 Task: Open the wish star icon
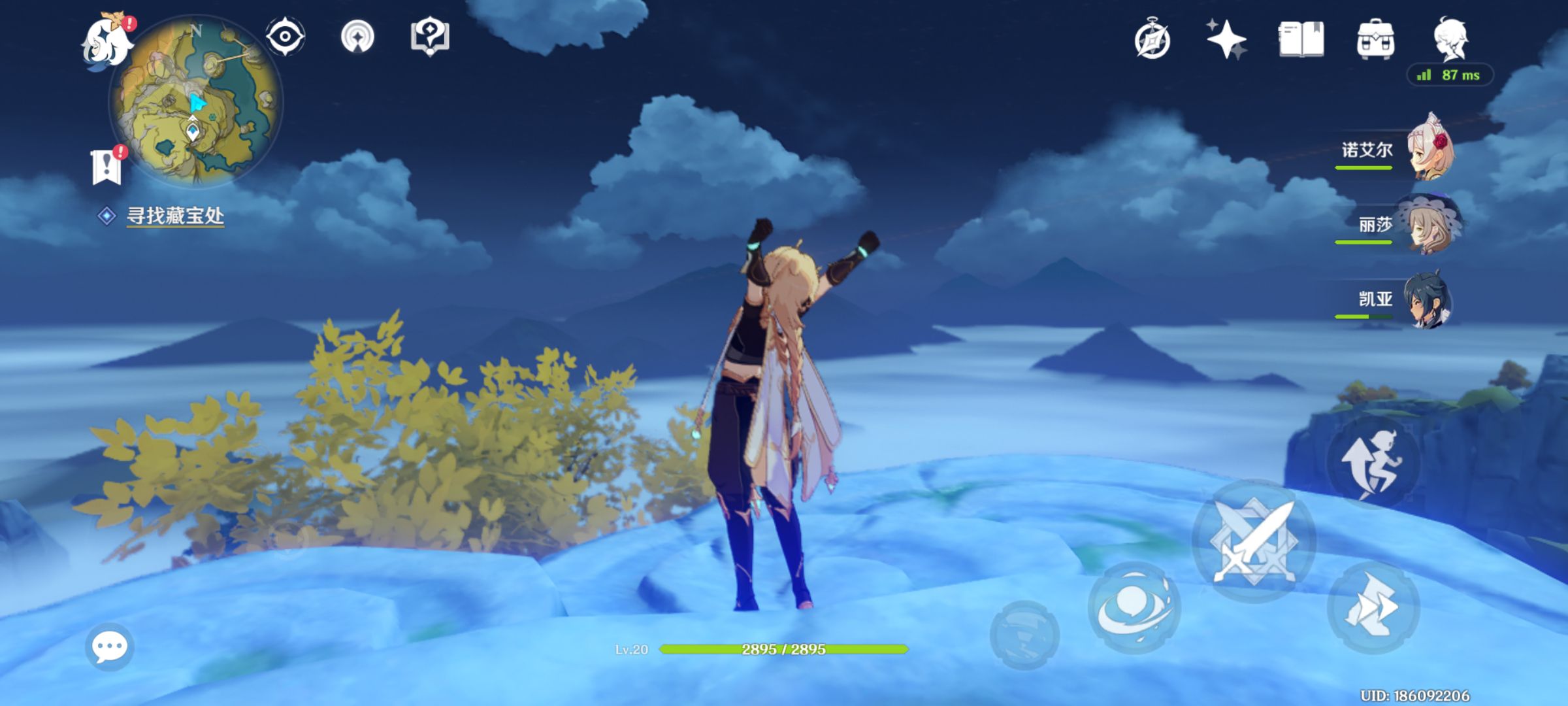[x=1226, y=39]
